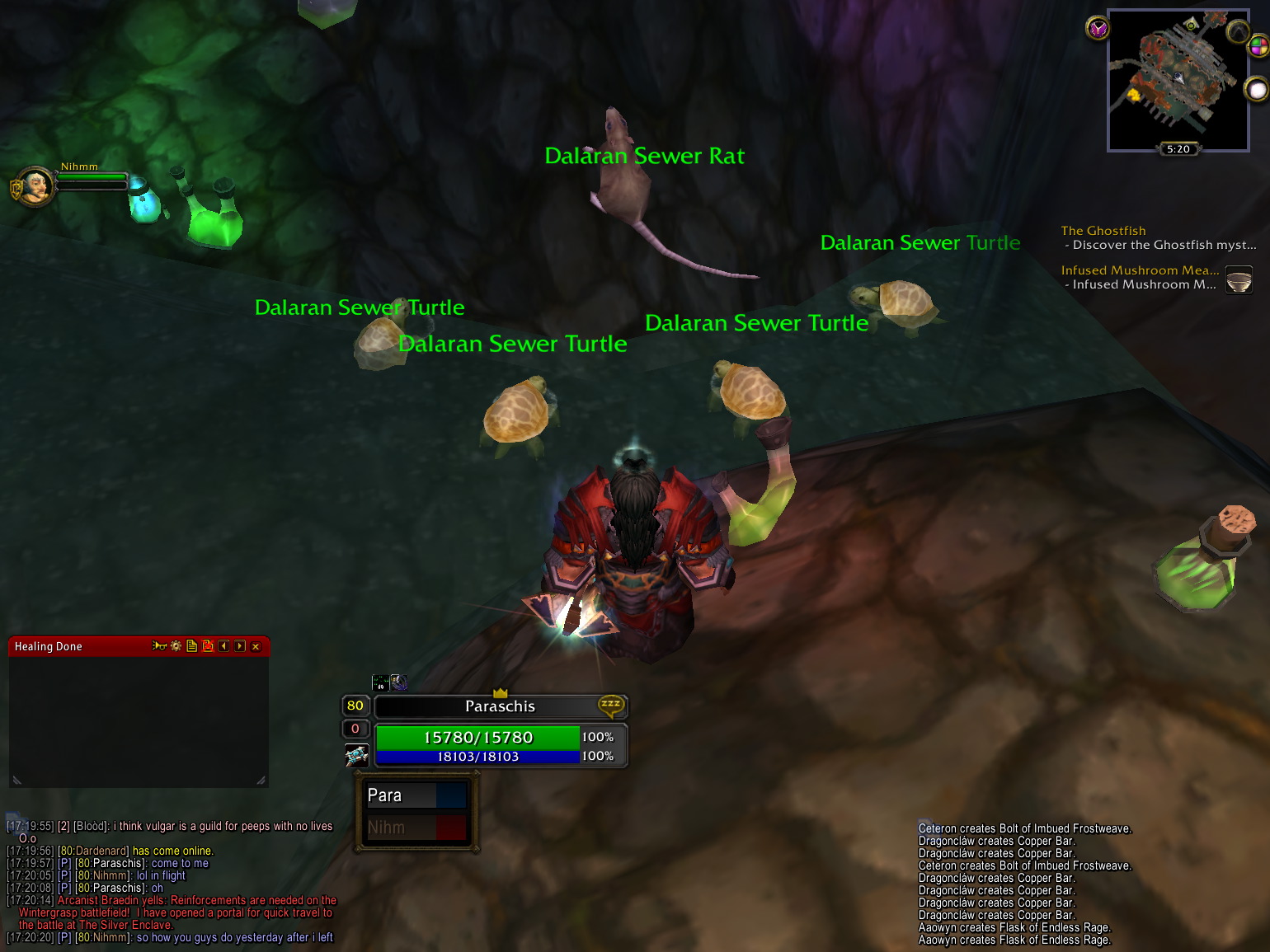Click Nihmm's name in party chat

tap(108, 937)
